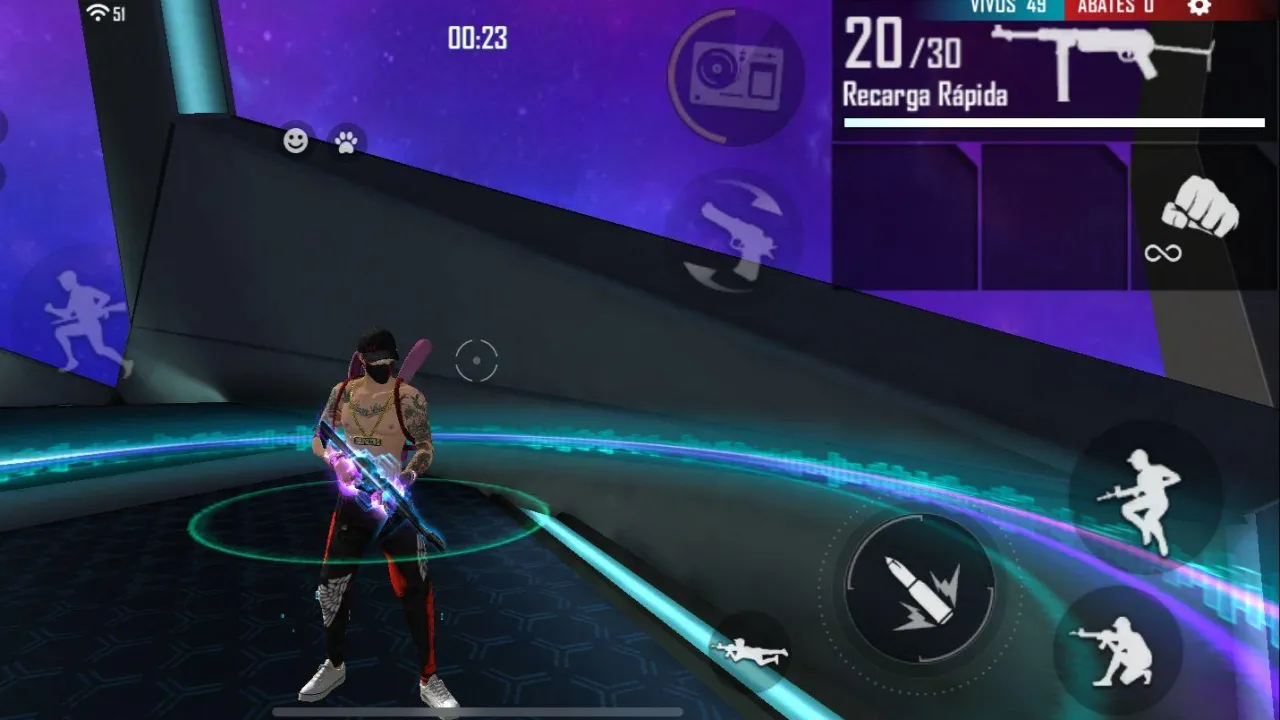Viewport: 1280px width, 720px height.
Task: Tap the fire bullet button
Action: (x=919, y=588)
